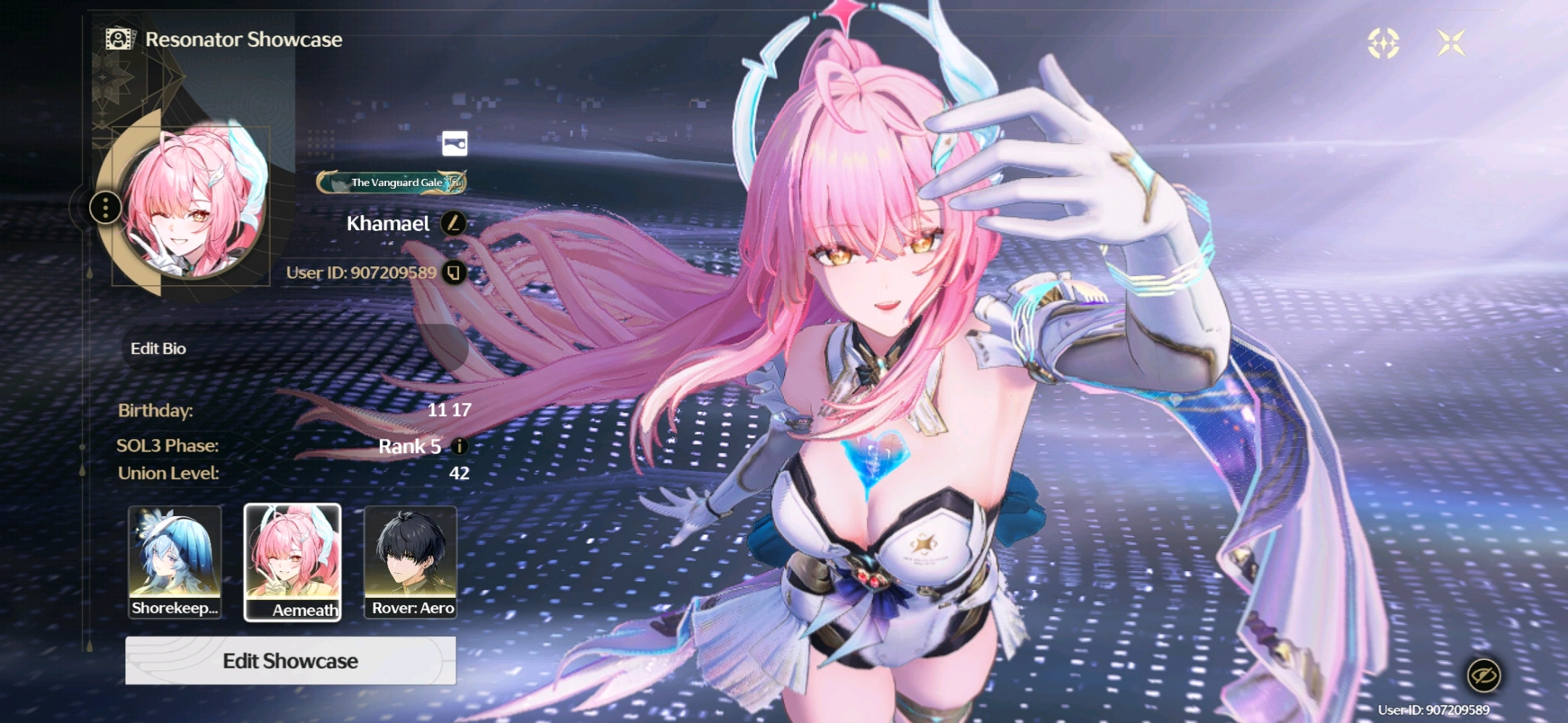The height and width of the screenshot is (723, 1568).
Task: Pick the Rover: Aero resonator card
Action: pyautogui.click(x=410, y=562)
